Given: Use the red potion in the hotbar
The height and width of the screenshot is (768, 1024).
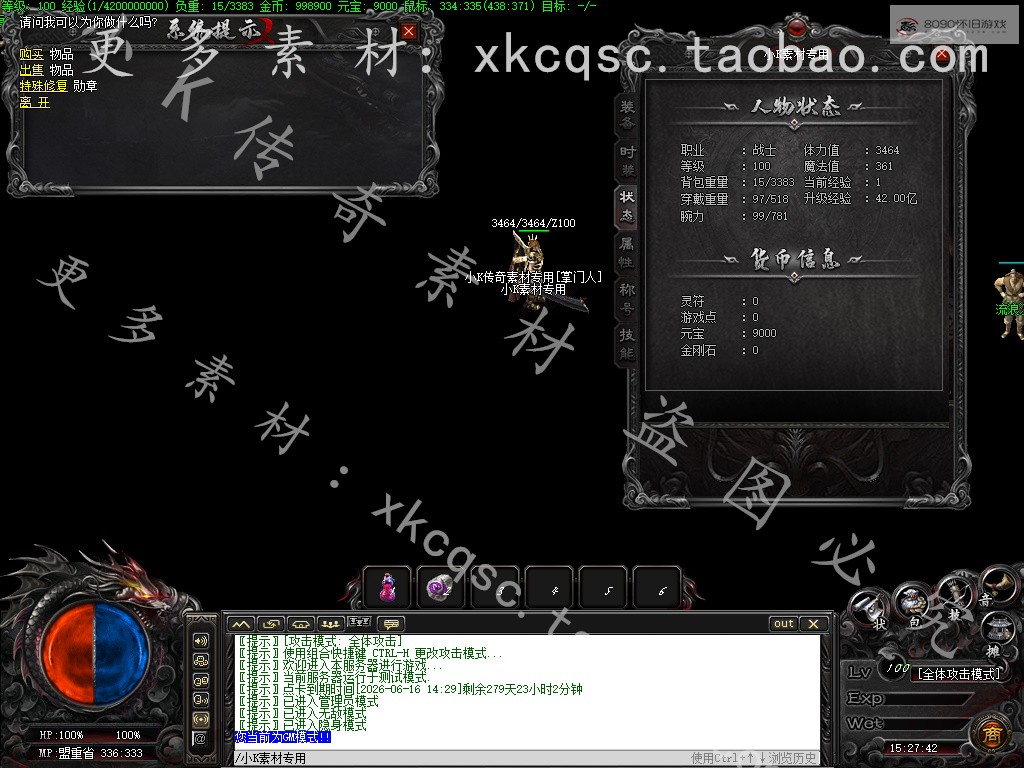Looking at the screenshot, I should (387, 588).
